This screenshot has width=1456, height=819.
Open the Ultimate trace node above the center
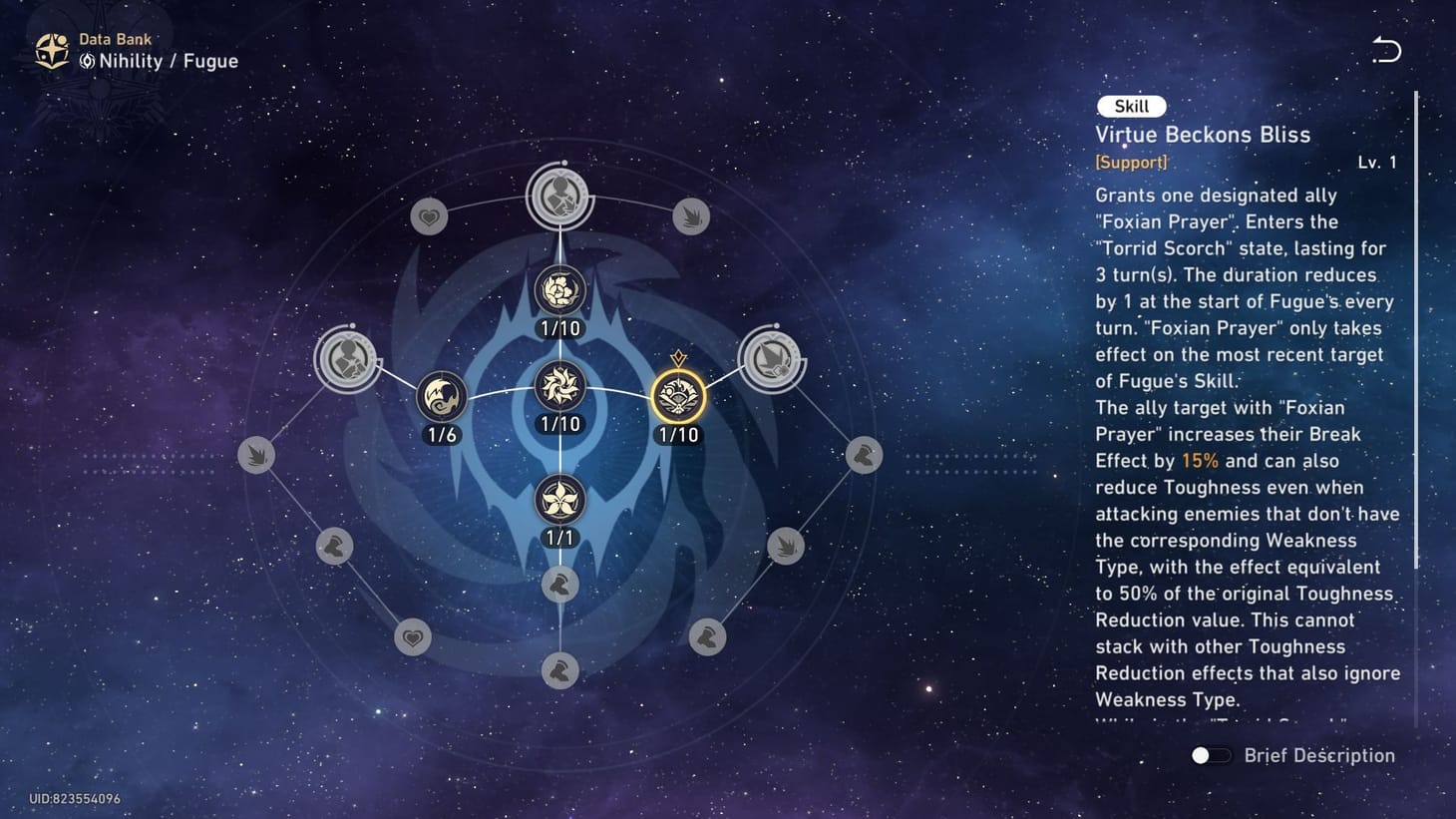[560, 289]
